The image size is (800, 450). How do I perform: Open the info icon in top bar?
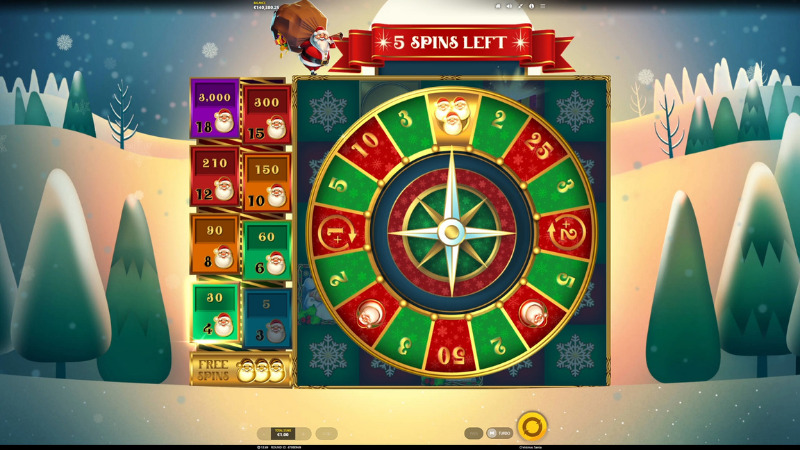click(x=533, y=6)
